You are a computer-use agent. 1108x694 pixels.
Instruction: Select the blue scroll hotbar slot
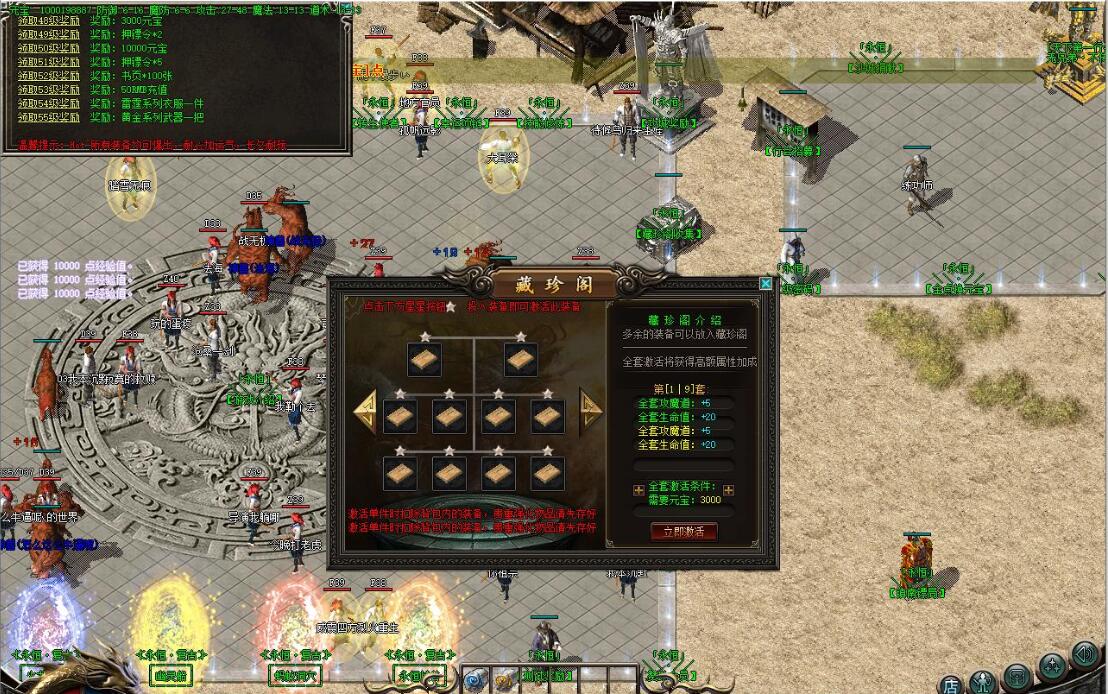(x=475, y=680)
